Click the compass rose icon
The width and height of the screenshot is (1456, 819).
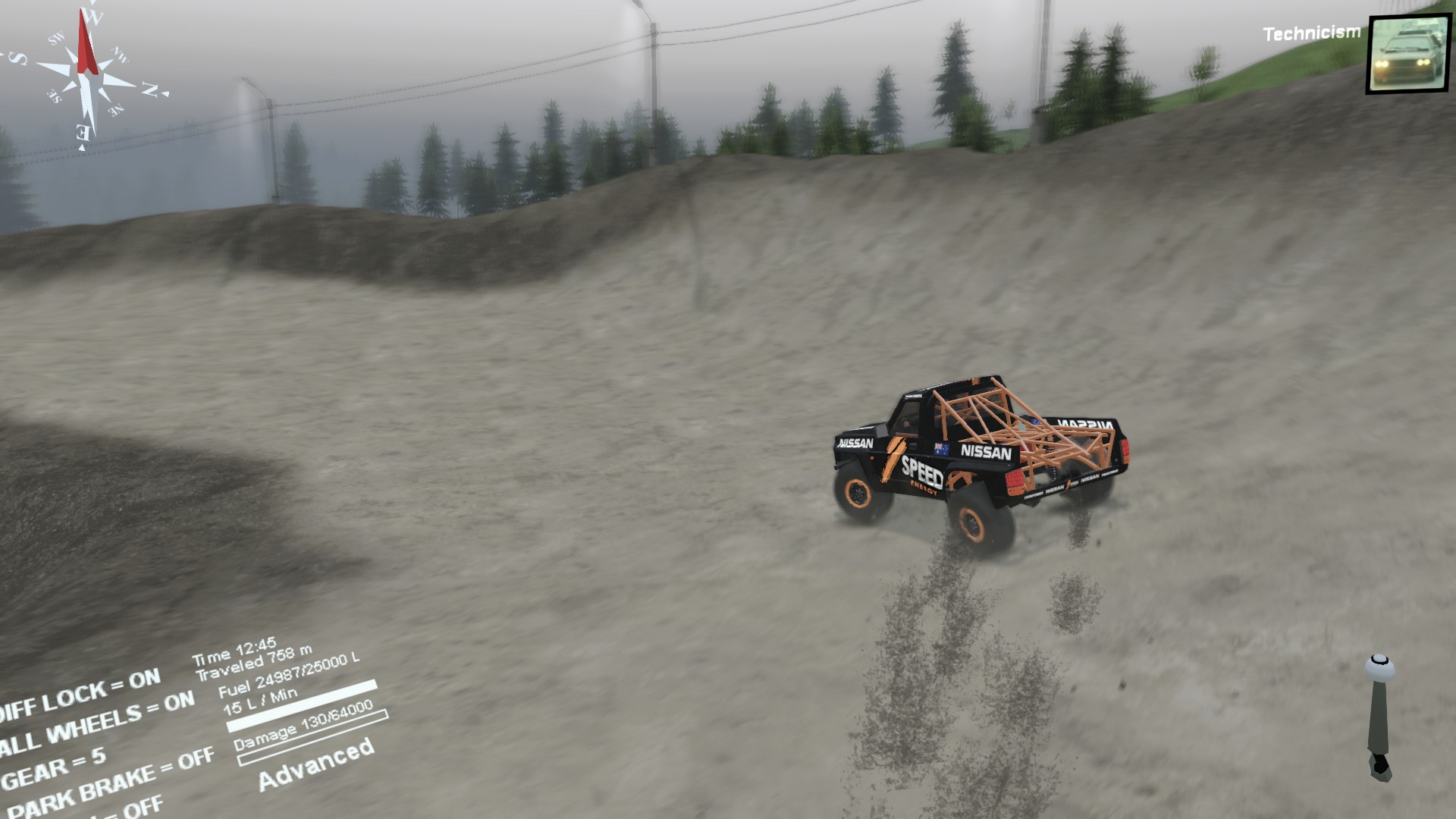86,76
